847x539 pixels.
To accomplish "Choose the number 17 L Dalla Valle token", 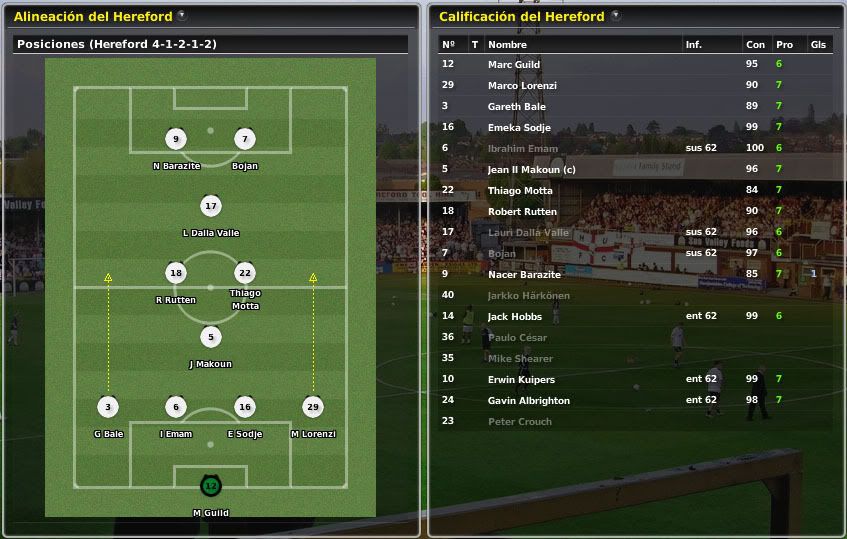I will pyautogui.click(x=210, y=206).
